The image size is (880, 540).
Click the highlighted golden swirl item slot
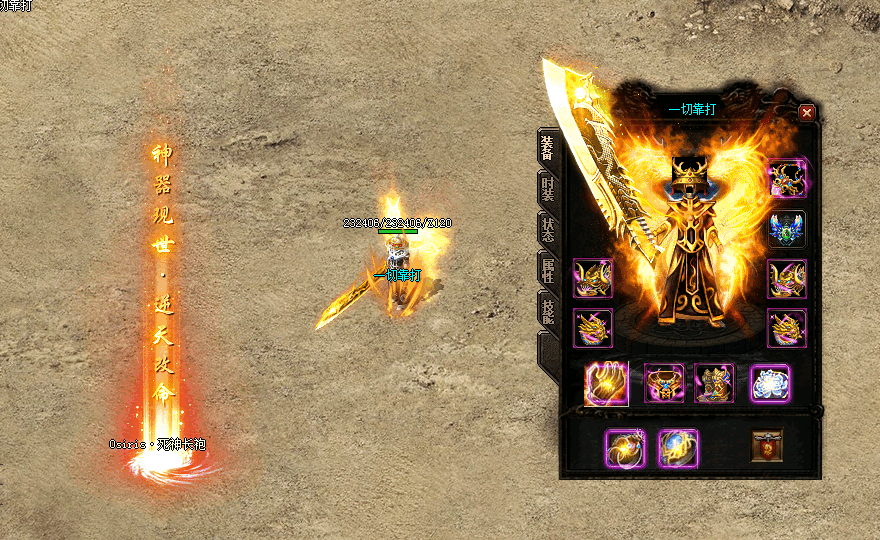click(x=606, y=384)
